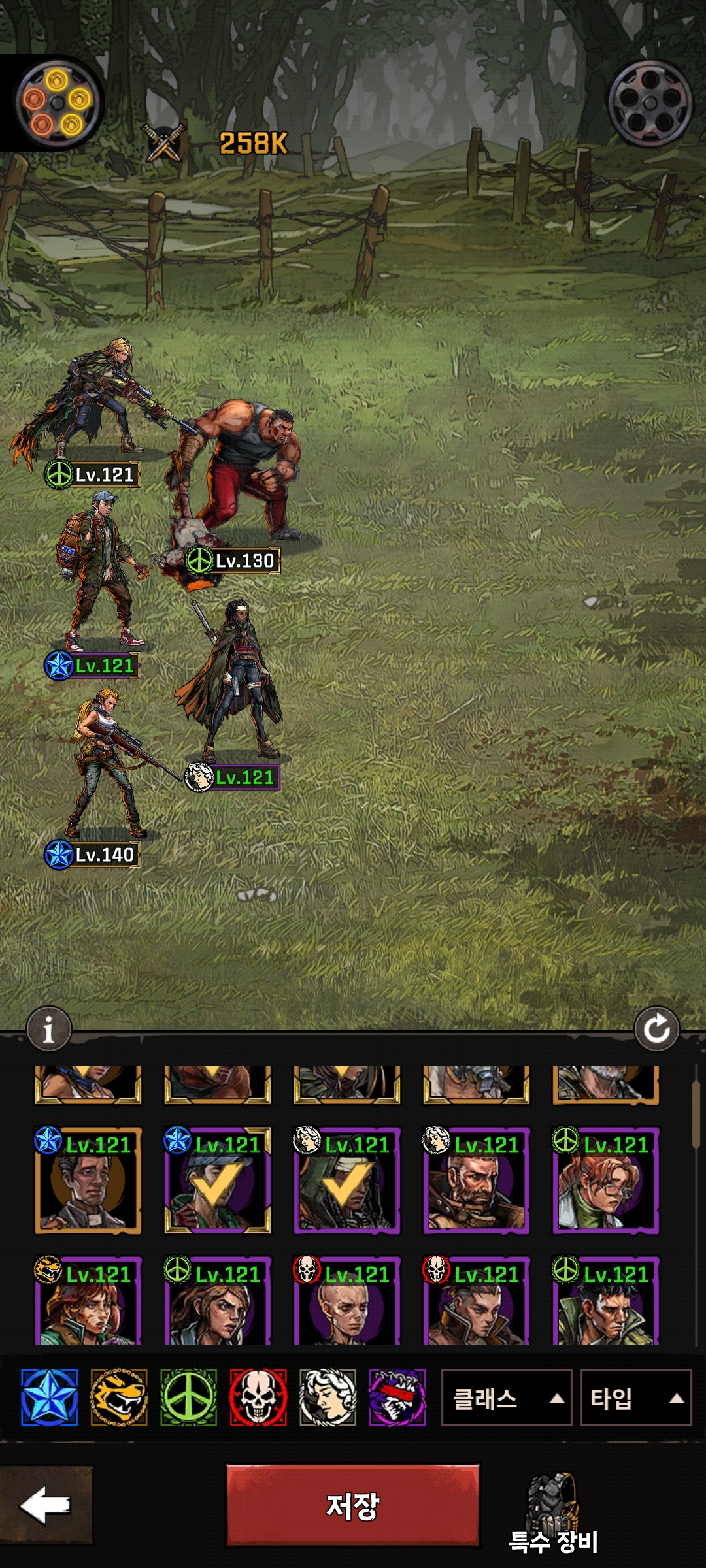Filter heroes by the yellow tiger faction
This screenshot has width=706, height=1568.
[119, 1397]
